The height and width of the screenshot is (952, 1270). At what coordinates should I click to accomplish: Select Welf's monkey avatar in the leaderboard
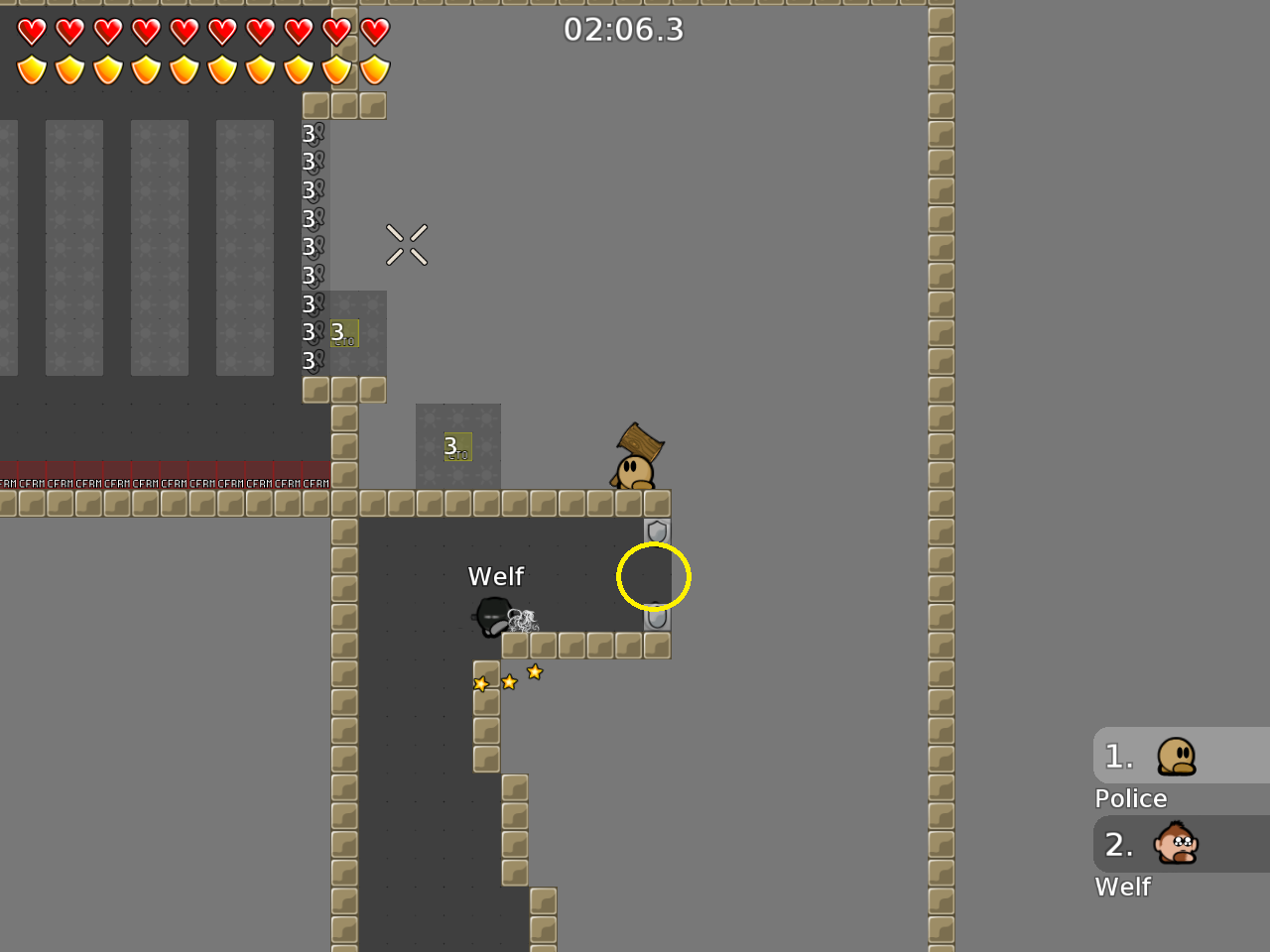coord(1177,843)
